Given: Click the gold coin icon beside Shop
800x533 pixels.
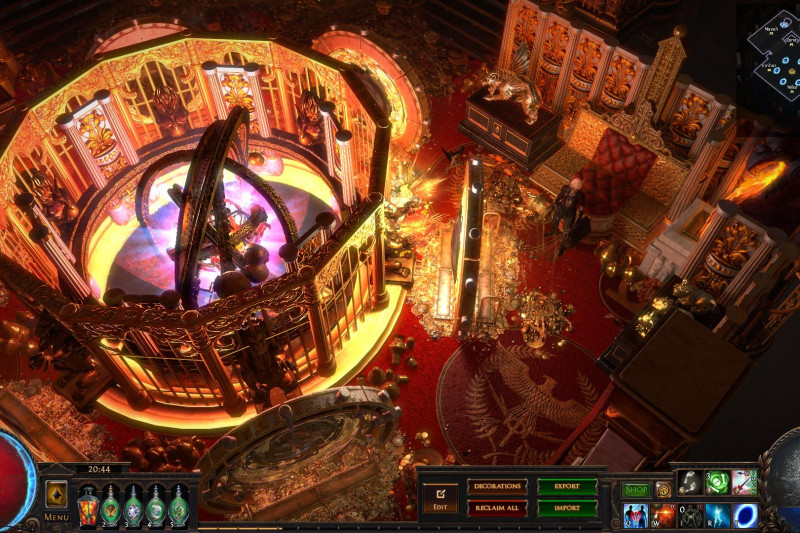Looking at the screenshot, I should [663, 489].
